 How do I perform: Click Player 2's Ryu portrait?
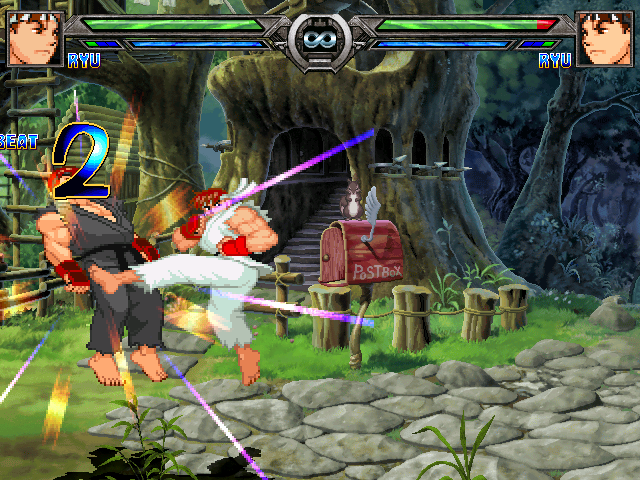click(604, 38)
